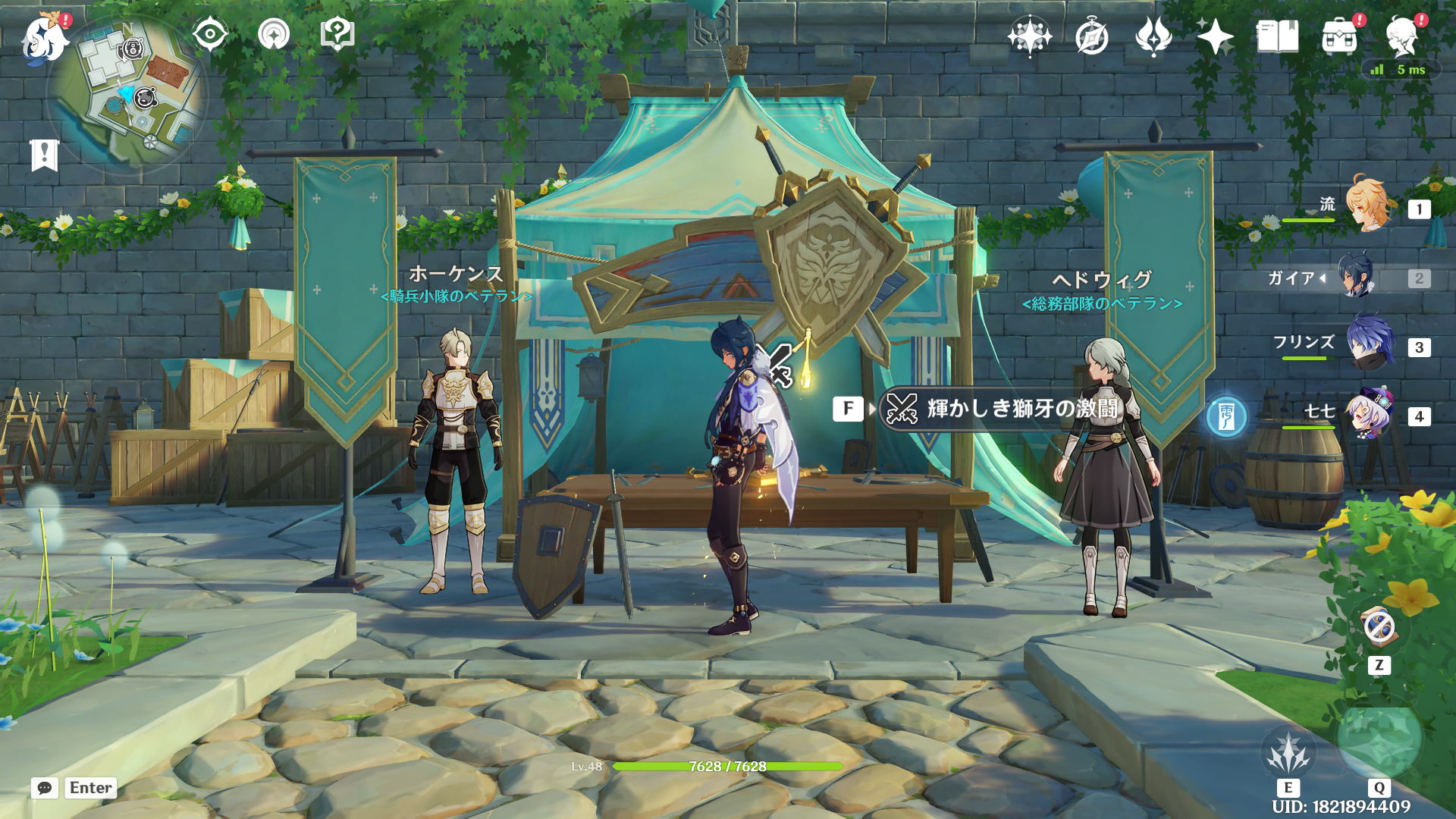The height and width of the screenshot is (819, 1456).
Task: Open the Adventurer Handbook compass icon
Action: 1091,36
